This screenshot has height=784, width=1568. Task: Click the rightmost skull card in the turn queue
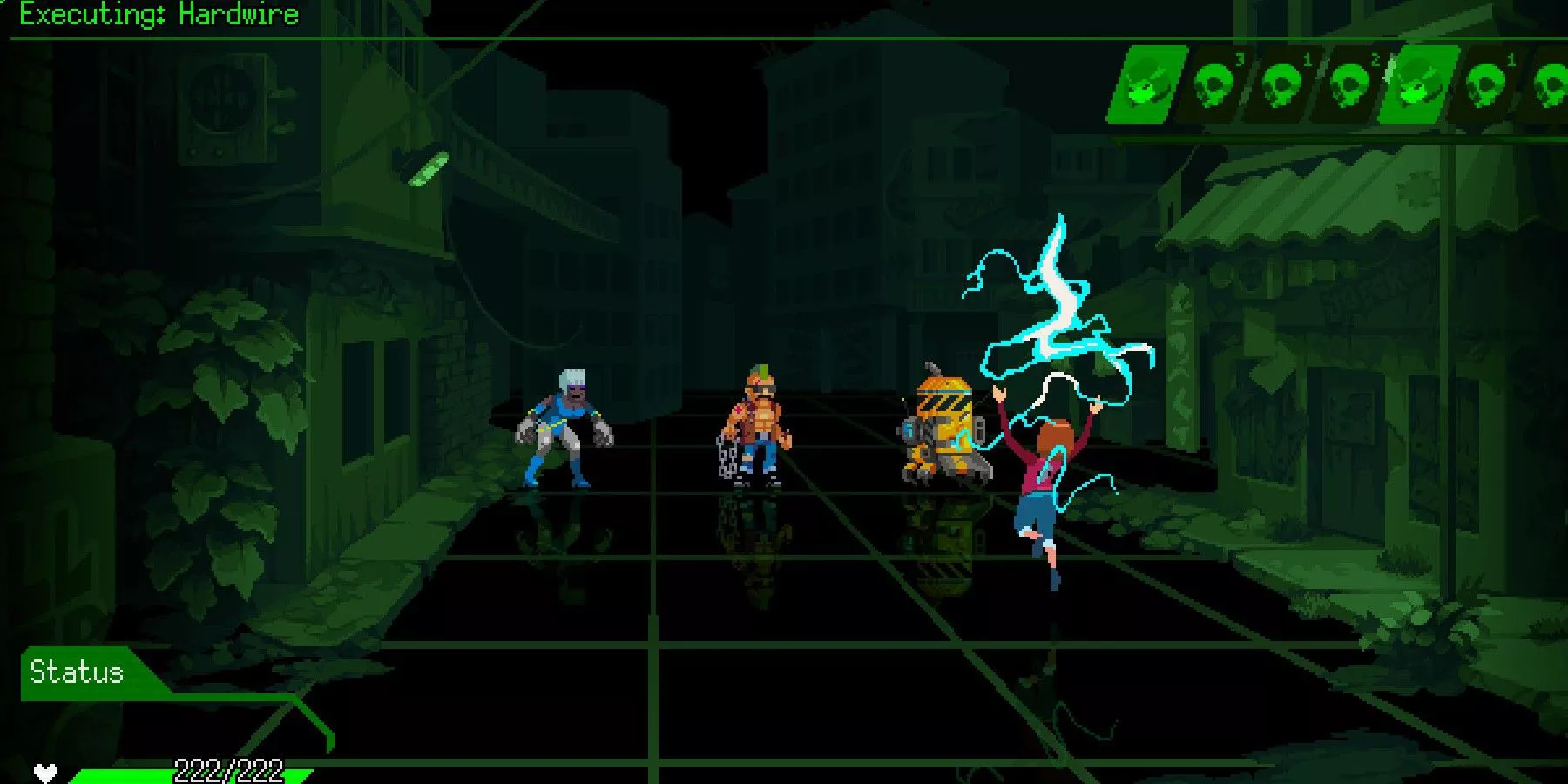click(x=1555, y=87)
